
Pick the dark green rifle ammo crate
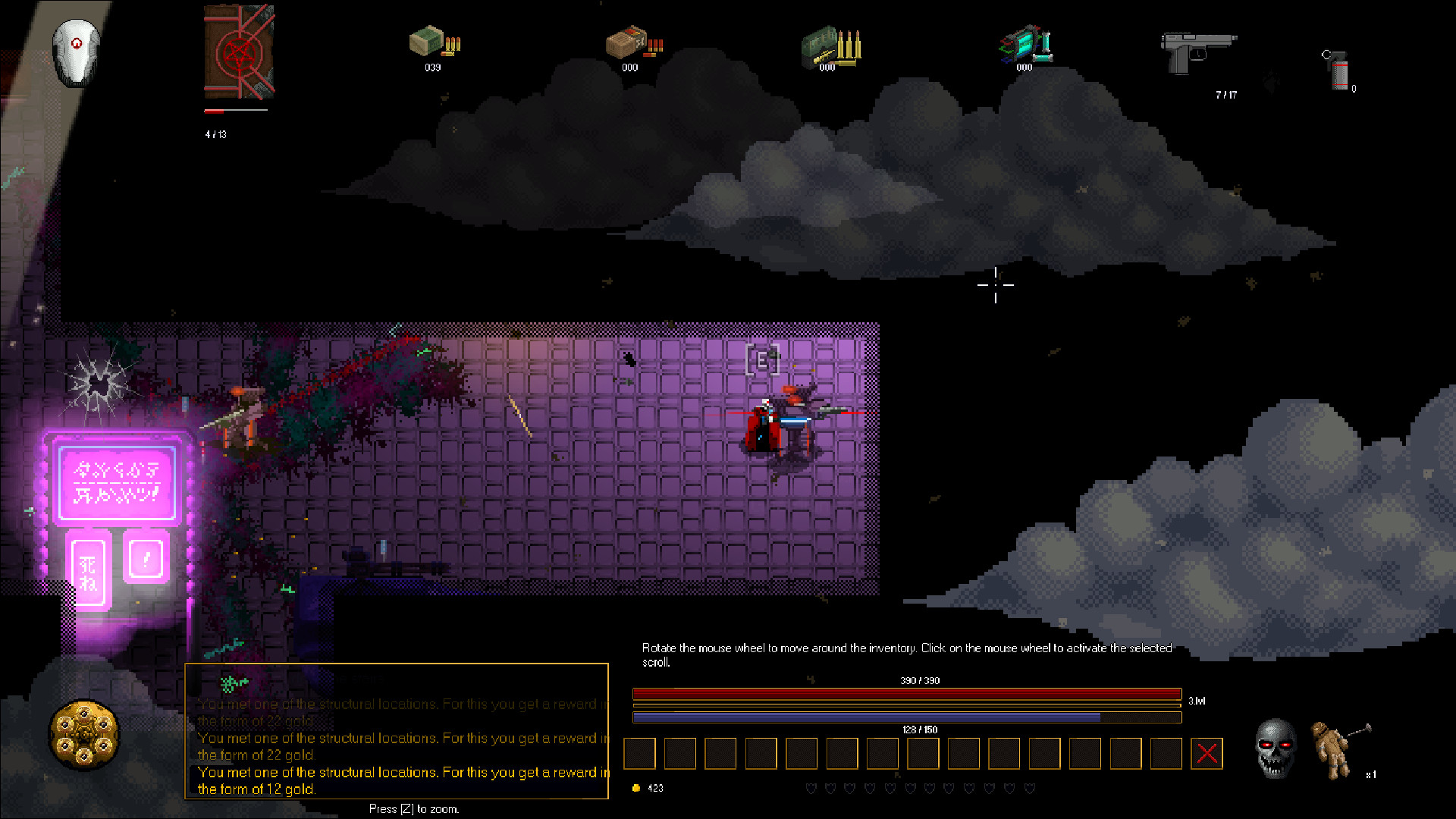(x=830, y=45)
